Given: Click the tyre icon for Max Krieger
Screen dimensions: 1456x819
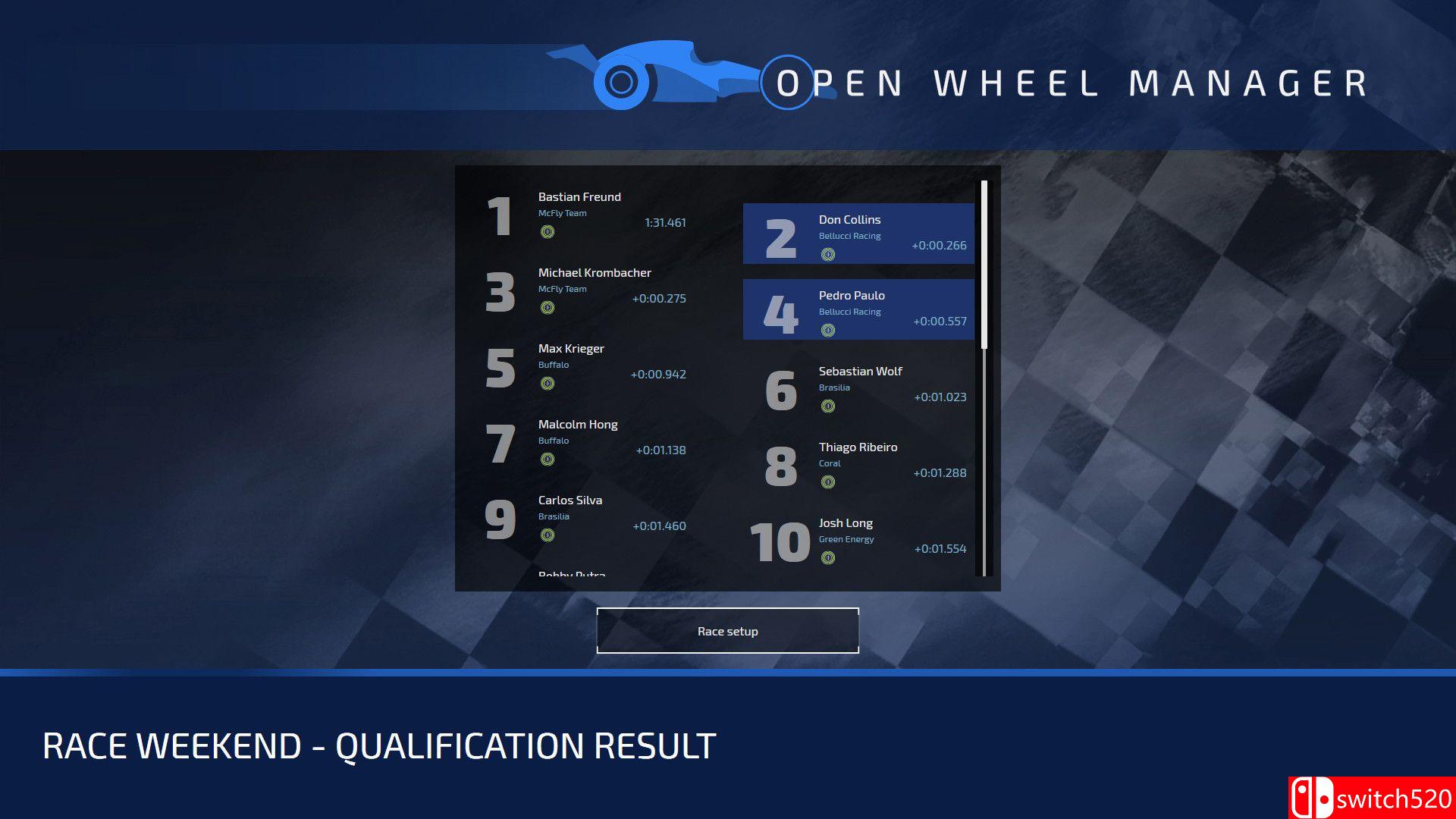Looking at the screenshot, I should click(548, 384).
